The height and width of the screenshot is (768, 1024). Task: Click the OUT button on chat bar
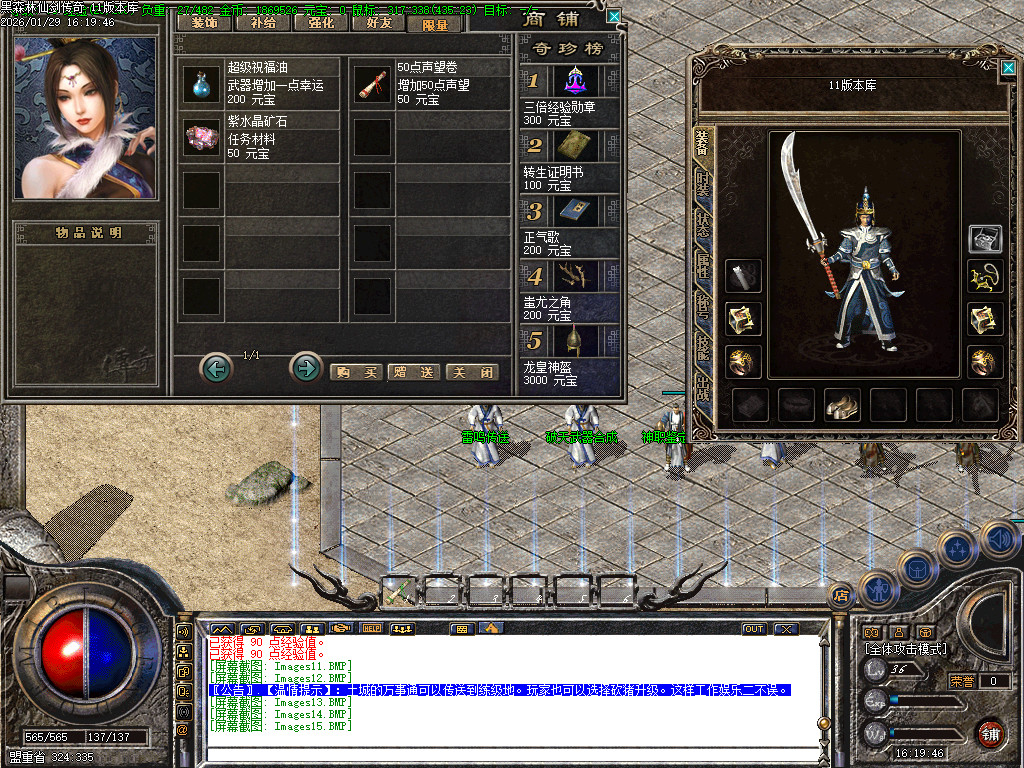[x=754, y=629]
